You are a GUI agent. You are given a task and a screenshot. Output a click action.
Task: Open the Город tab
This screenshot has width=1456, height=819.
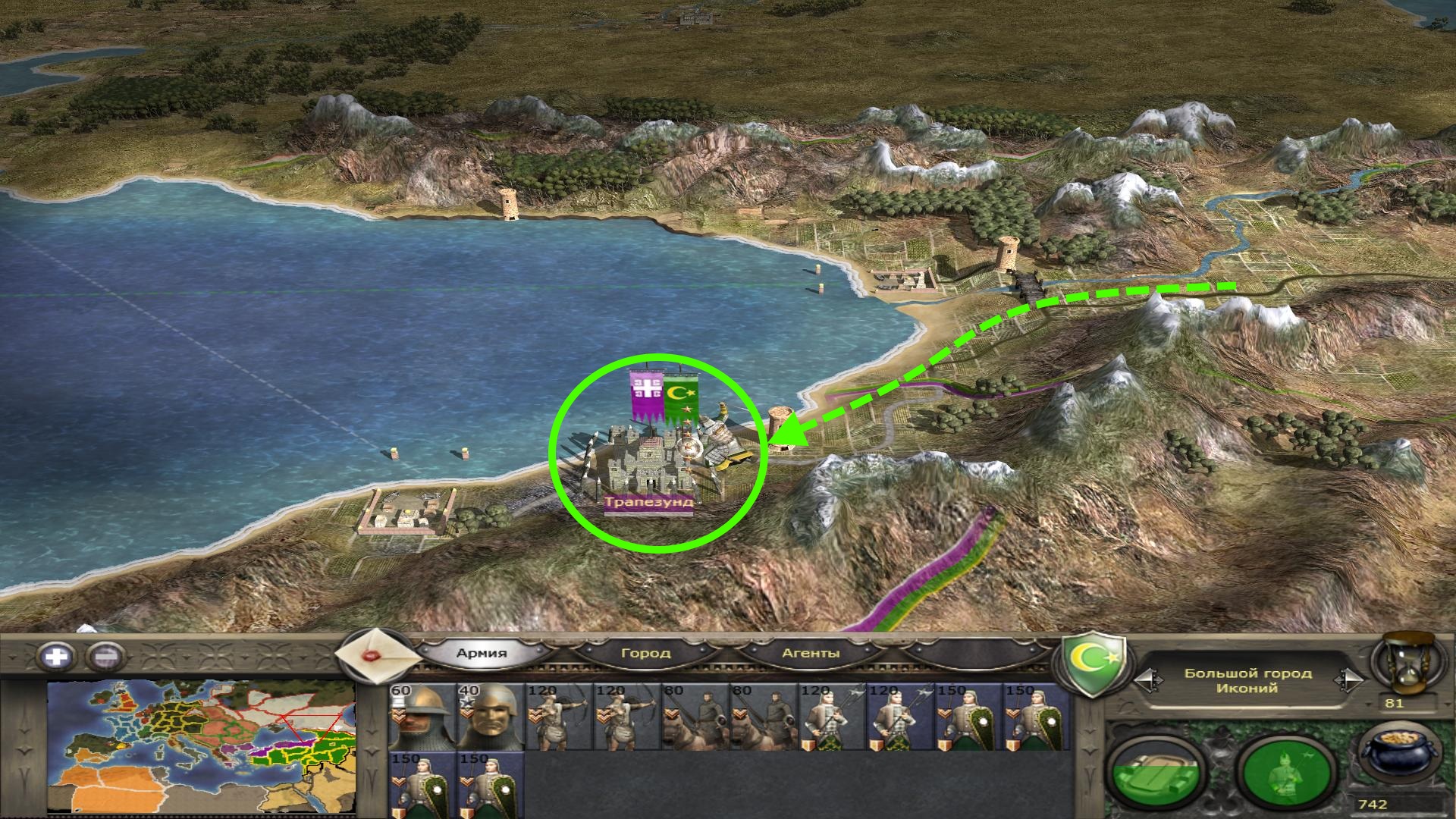(645, 653)
